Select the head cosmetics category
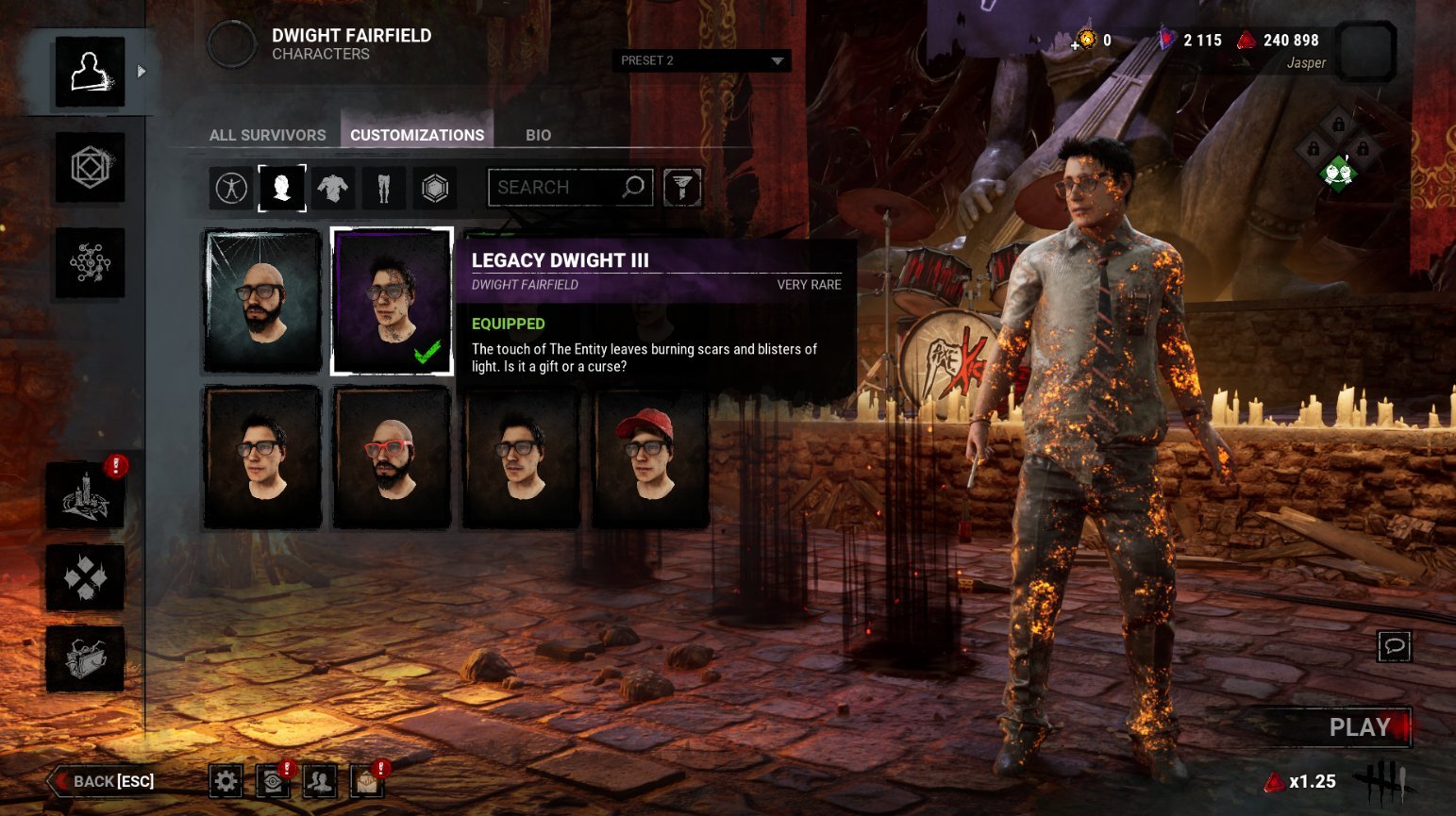 click(x=282, y=188)
